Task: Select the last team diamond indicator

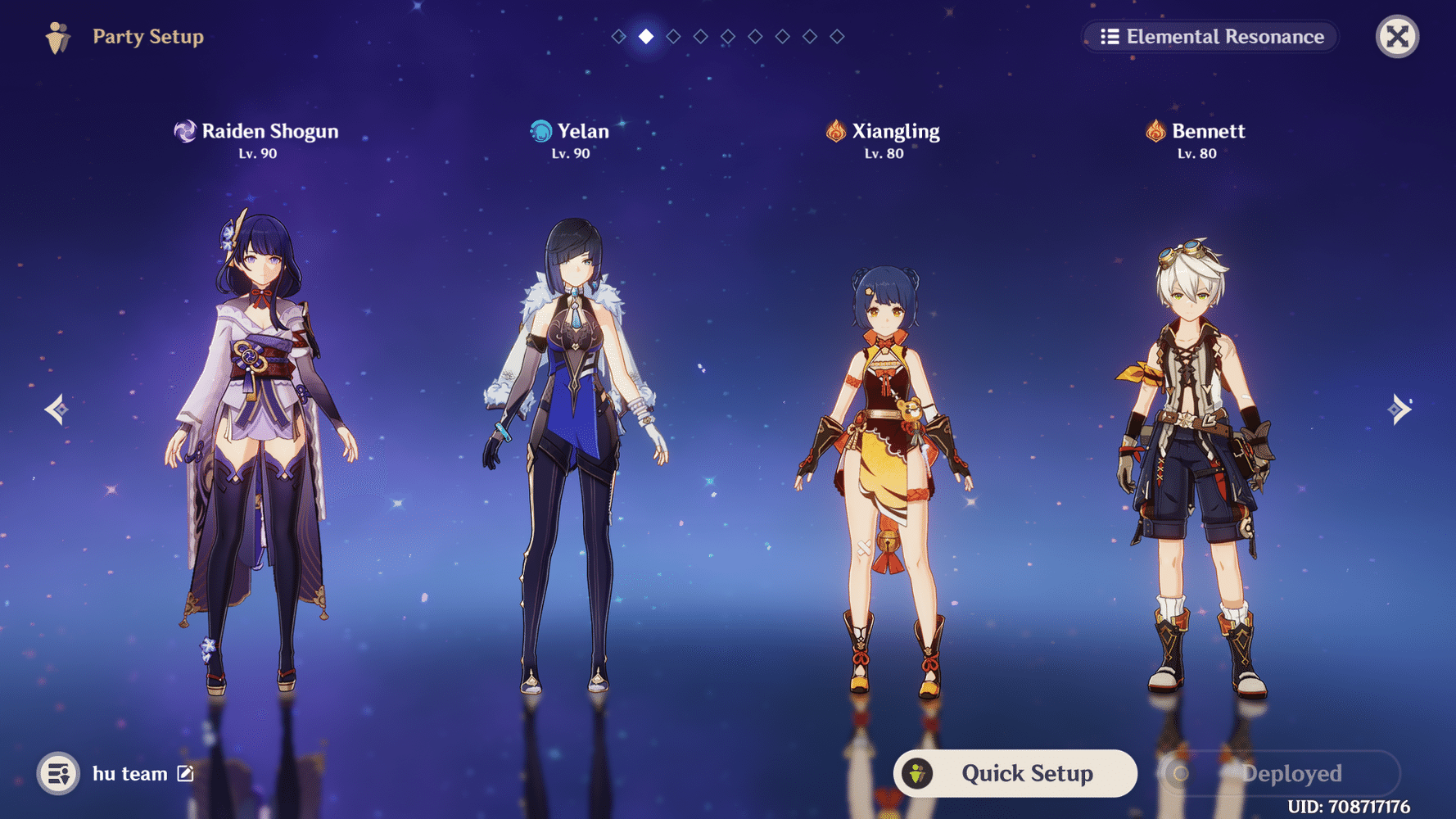Action: pos(836,35)
